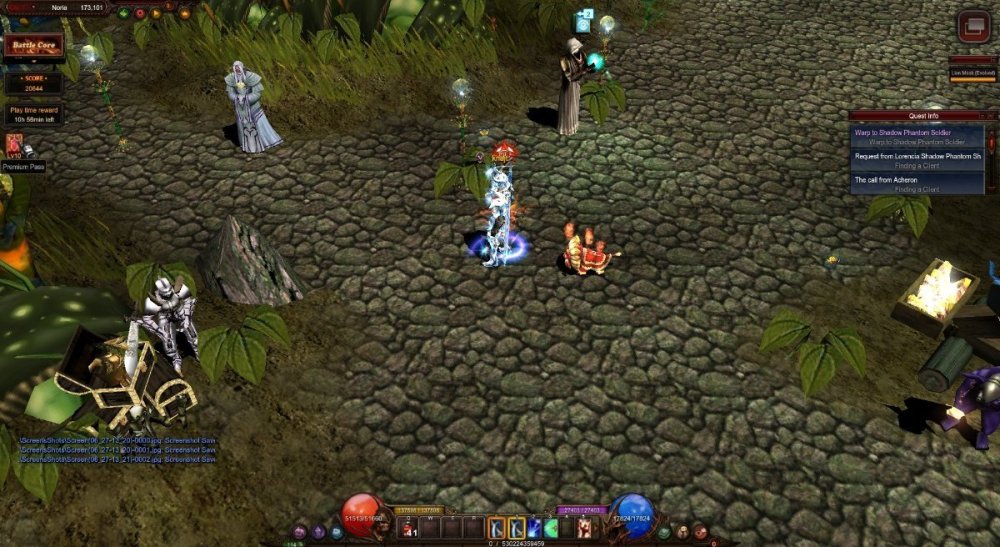Open the Request from Lorencia Shadow Phantom quest
The height and width of the screenshot is (547, 1000).
[x=916, y=160]
